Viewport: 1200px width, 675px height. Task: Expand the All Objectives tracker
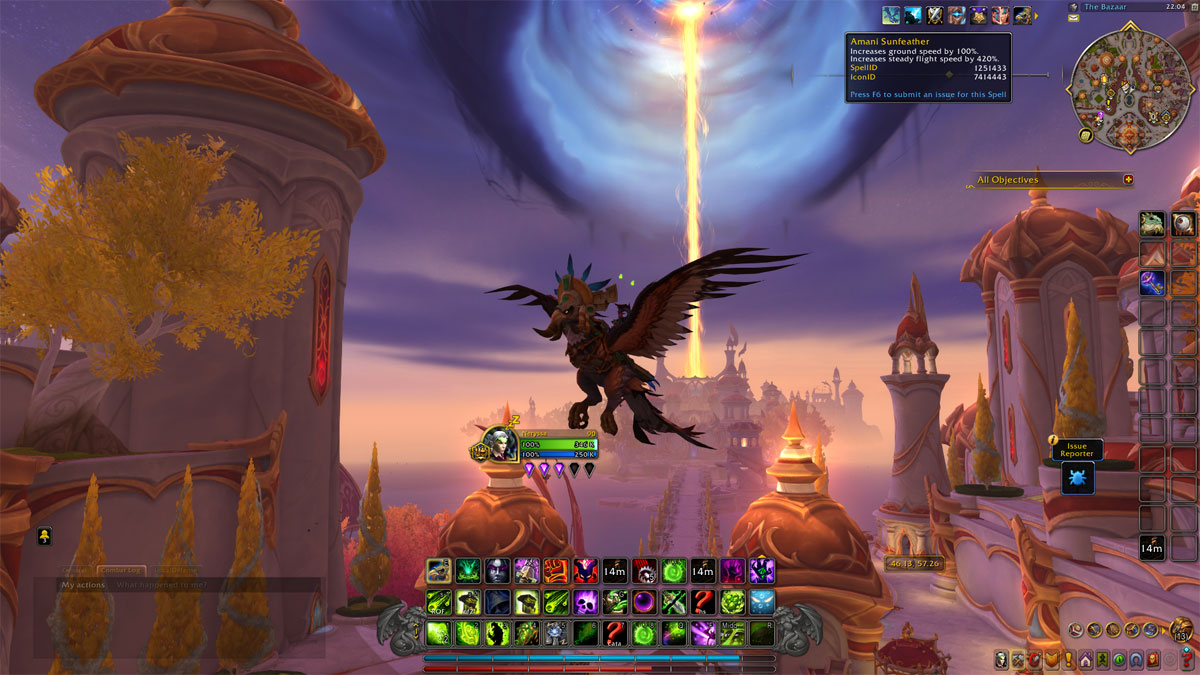click(1128, 180)
